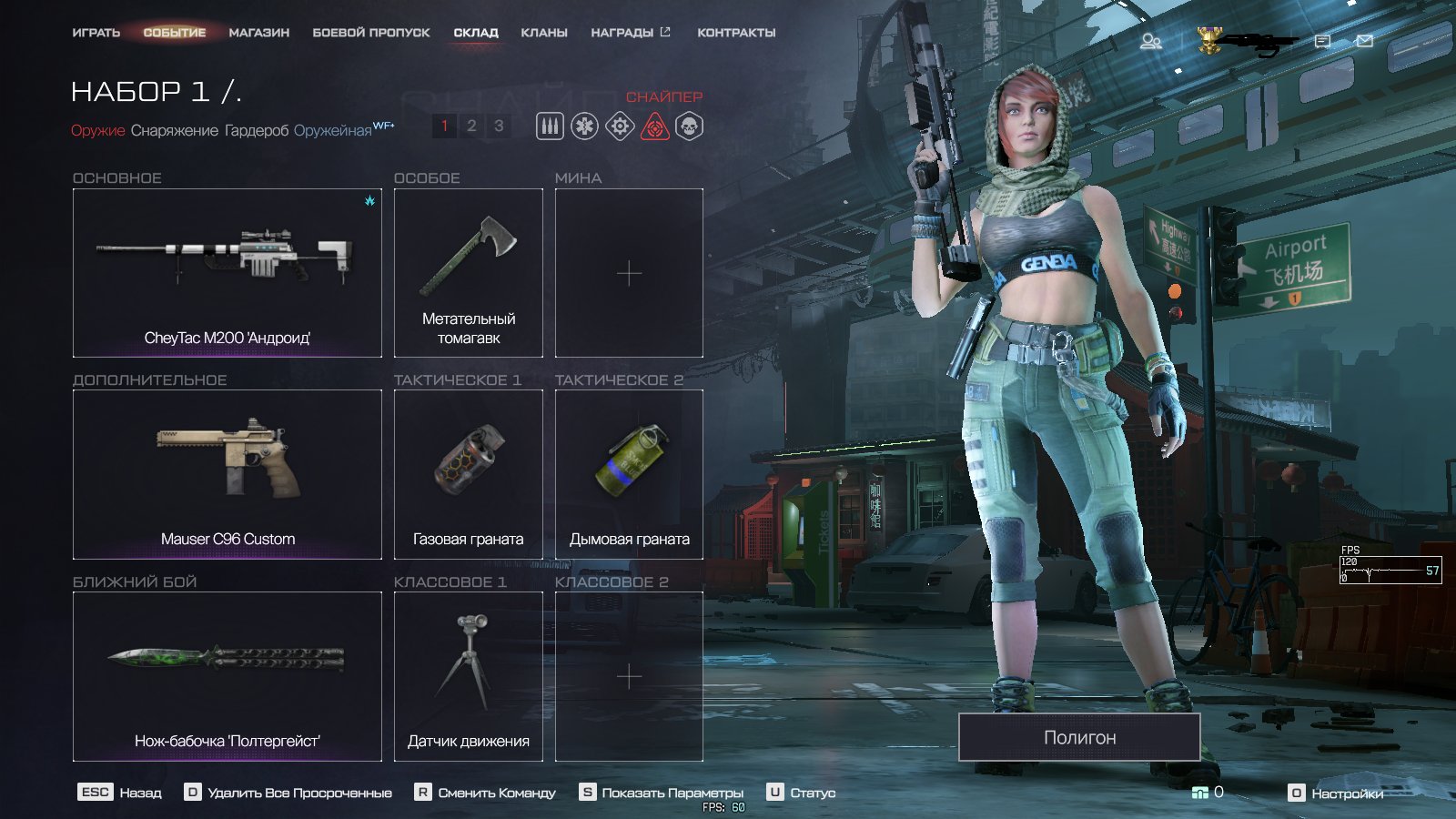Choose the Mauser C96 Custom slot
The width and height of the screenshot is (1456, 819).
coord(227,474)
